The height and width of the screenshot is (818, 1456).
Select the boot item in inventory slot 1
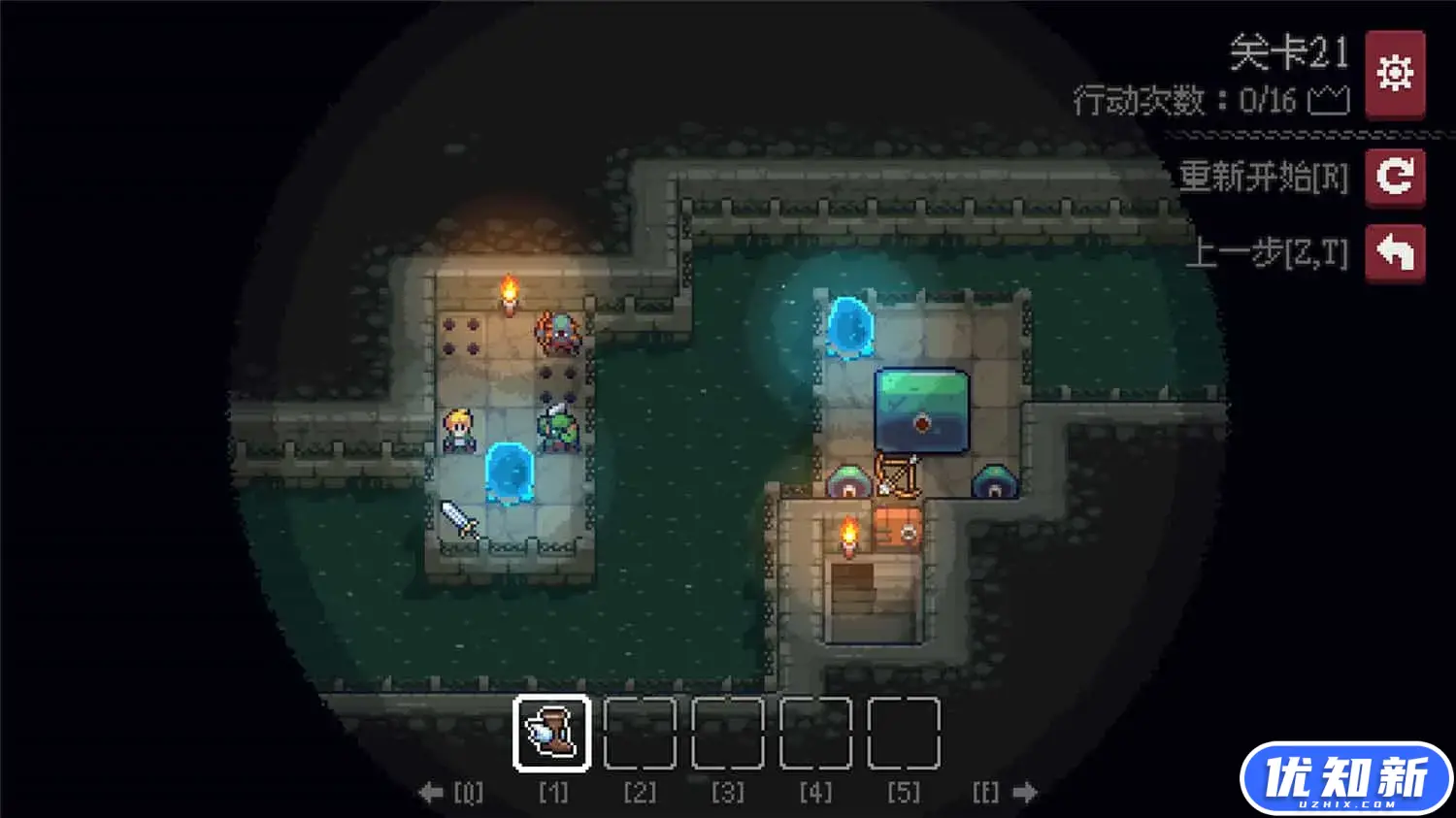552,733
